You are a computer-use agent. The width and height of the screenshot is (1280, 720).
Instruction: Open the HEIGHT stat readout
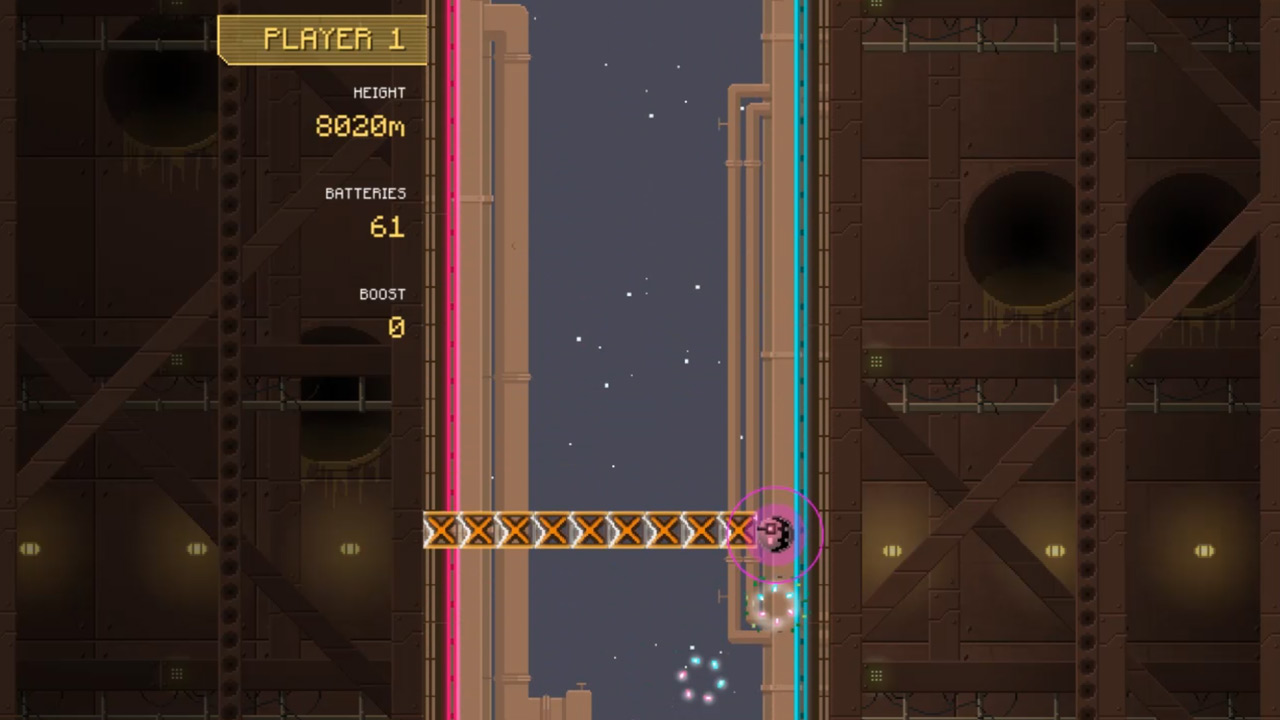click(x=377, y=92)
